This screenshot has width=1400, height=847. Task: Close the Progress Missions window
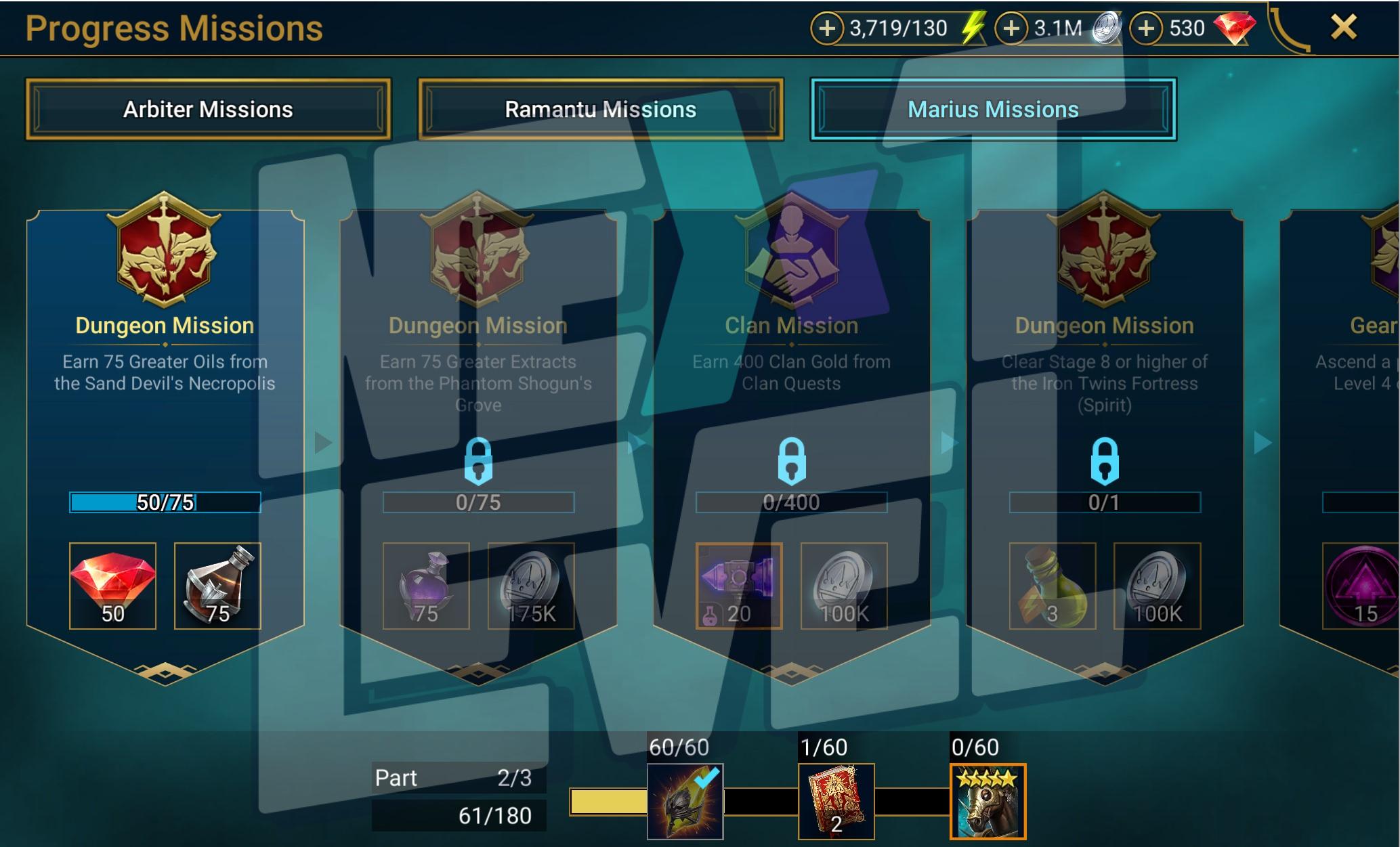(x=1344, y=28)
